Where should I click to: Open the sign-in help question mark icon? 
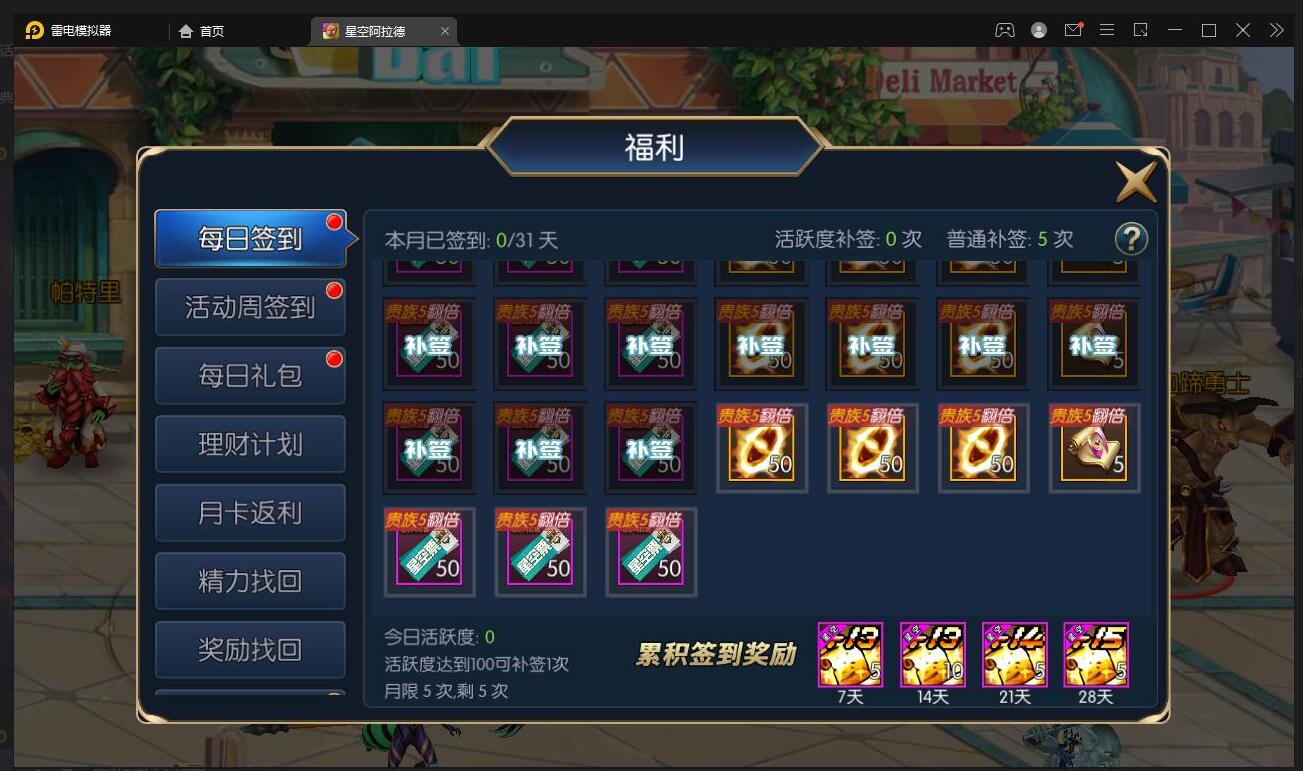pyautogui.click(x=1131, y=239)
